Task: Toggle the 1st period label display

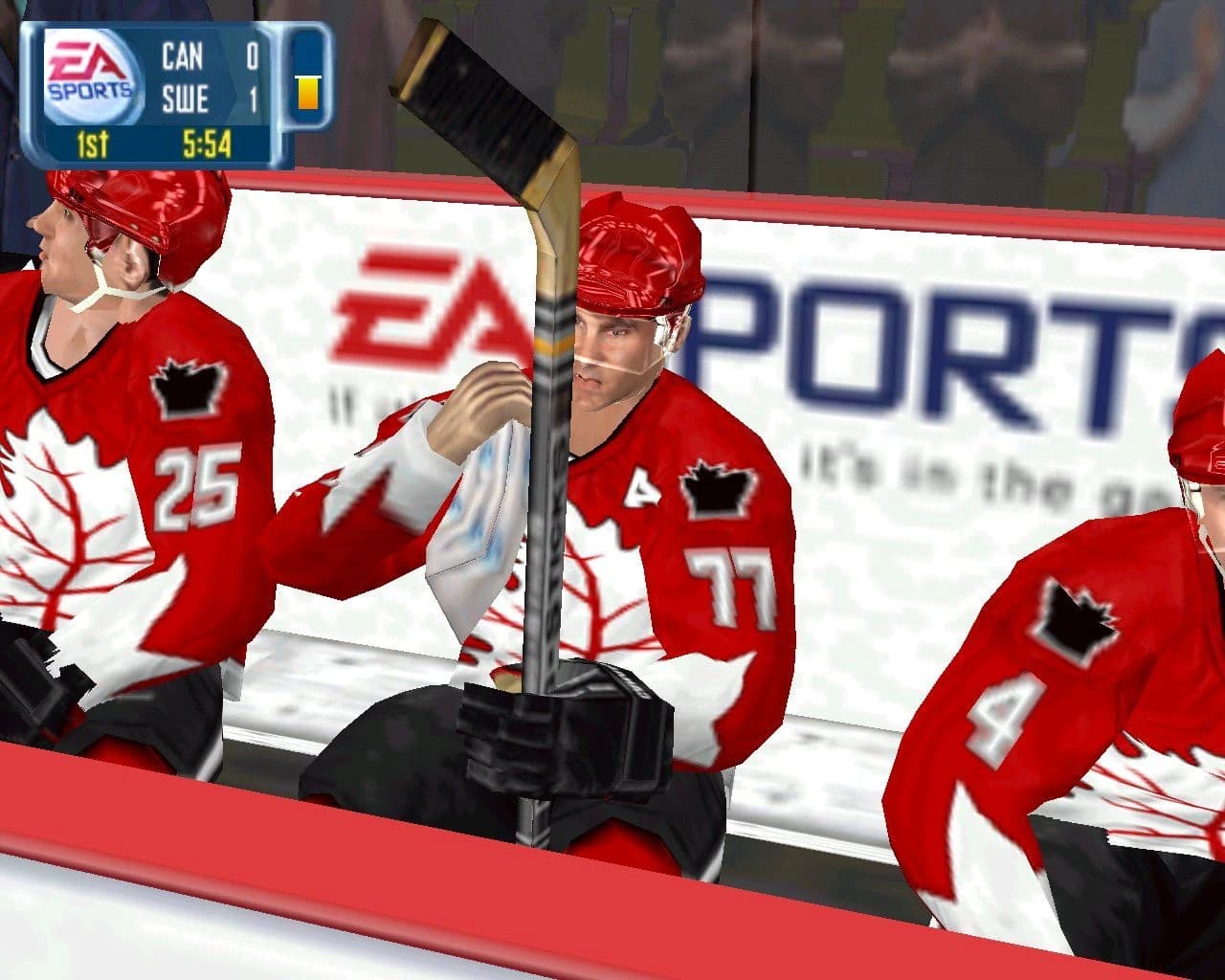Action: (x=92, y=144)
